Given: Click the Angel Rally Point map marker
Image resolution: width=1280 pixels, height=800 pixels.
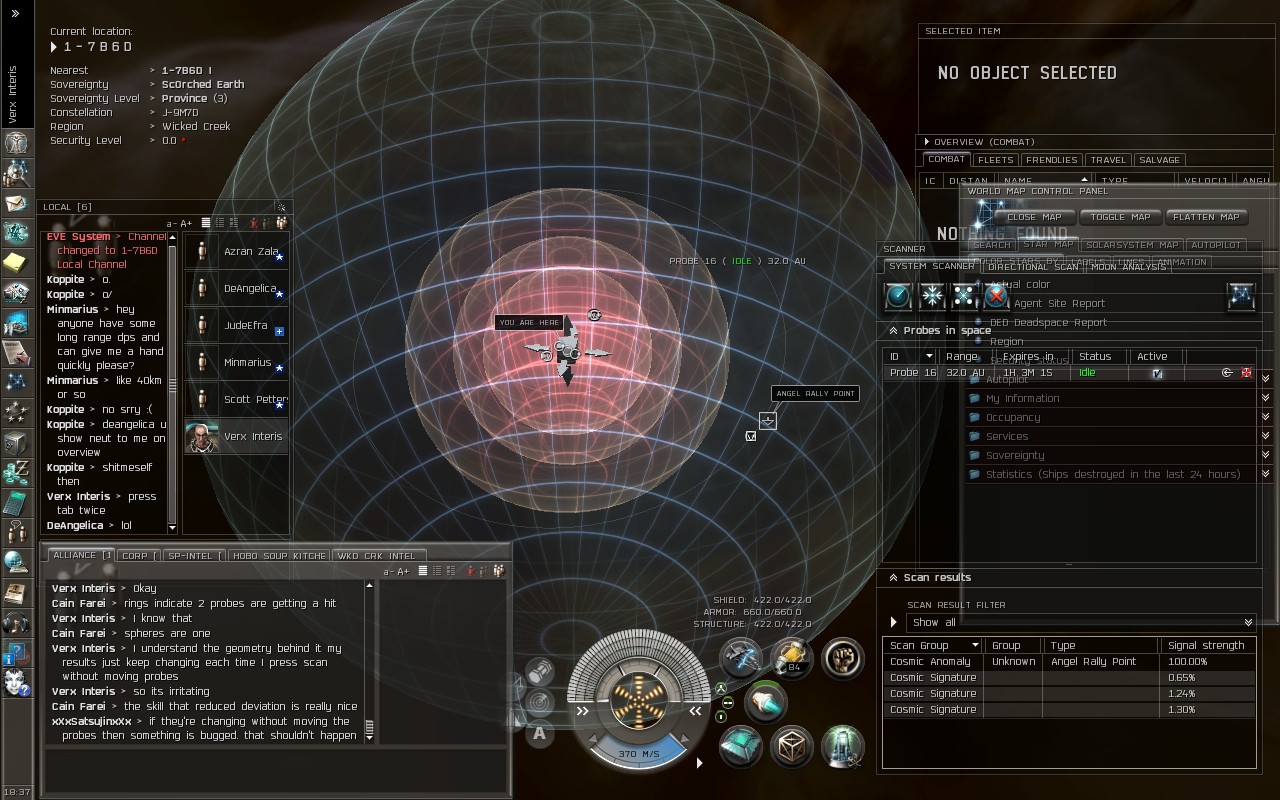Looking at the screenshot, I should (767, 421).
